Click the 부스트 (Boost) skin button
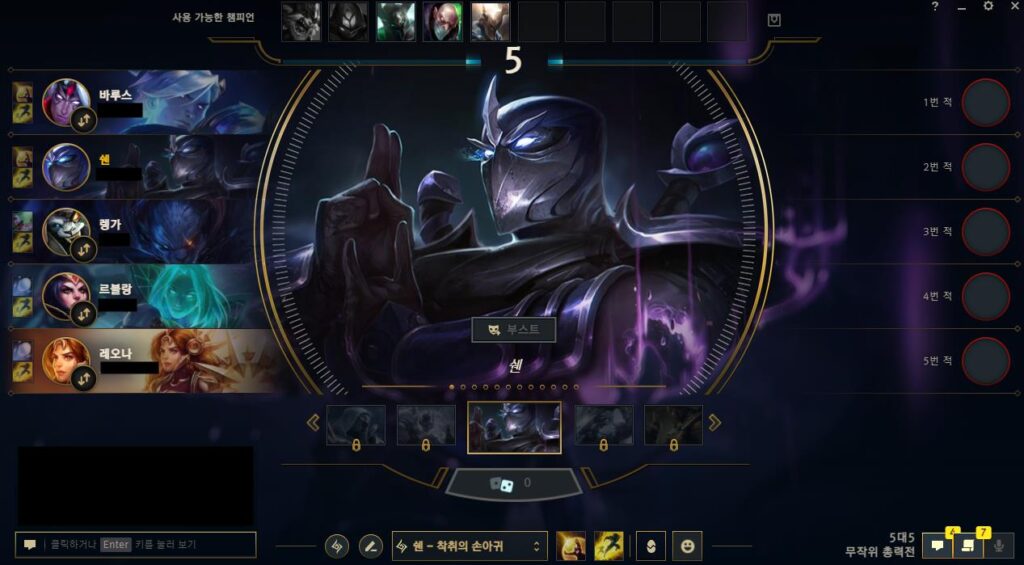1024x565 pixels. click(x=513, y=330)
